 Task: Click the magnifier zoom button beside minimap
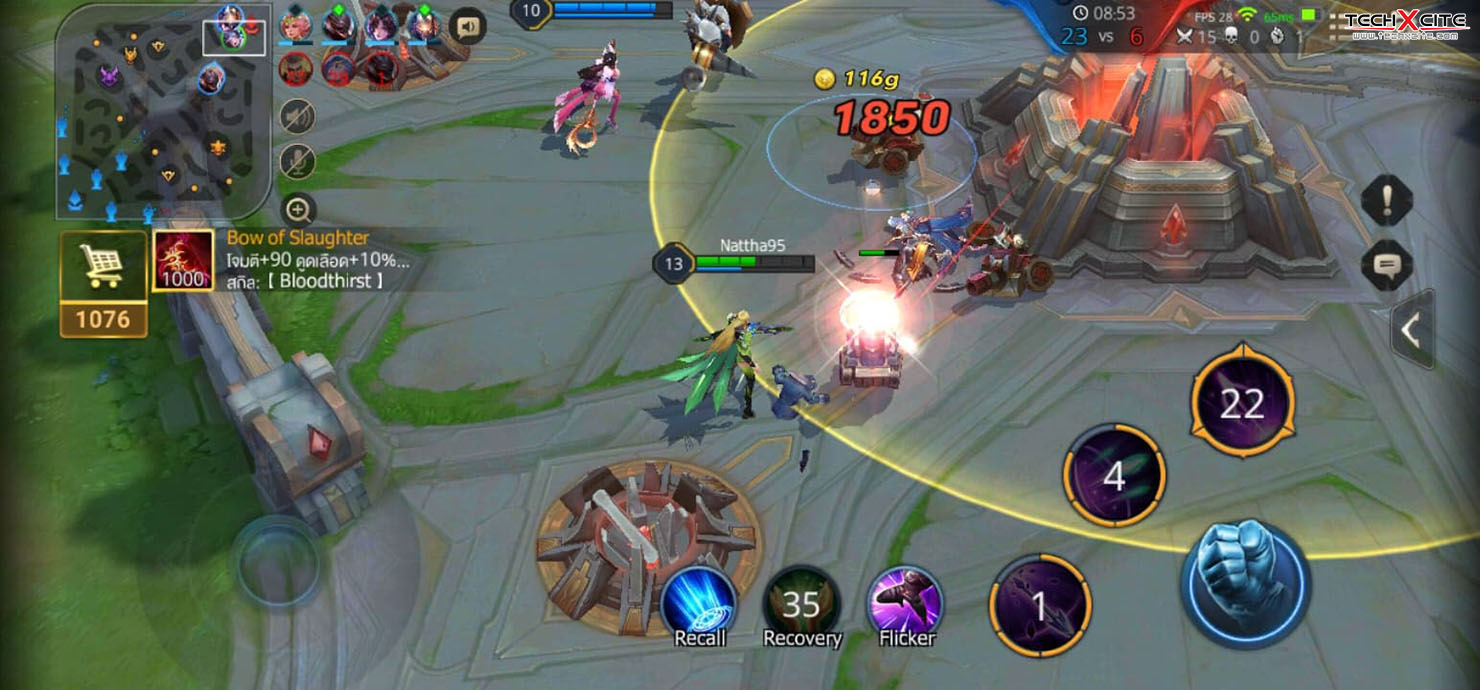coord(298,209)
